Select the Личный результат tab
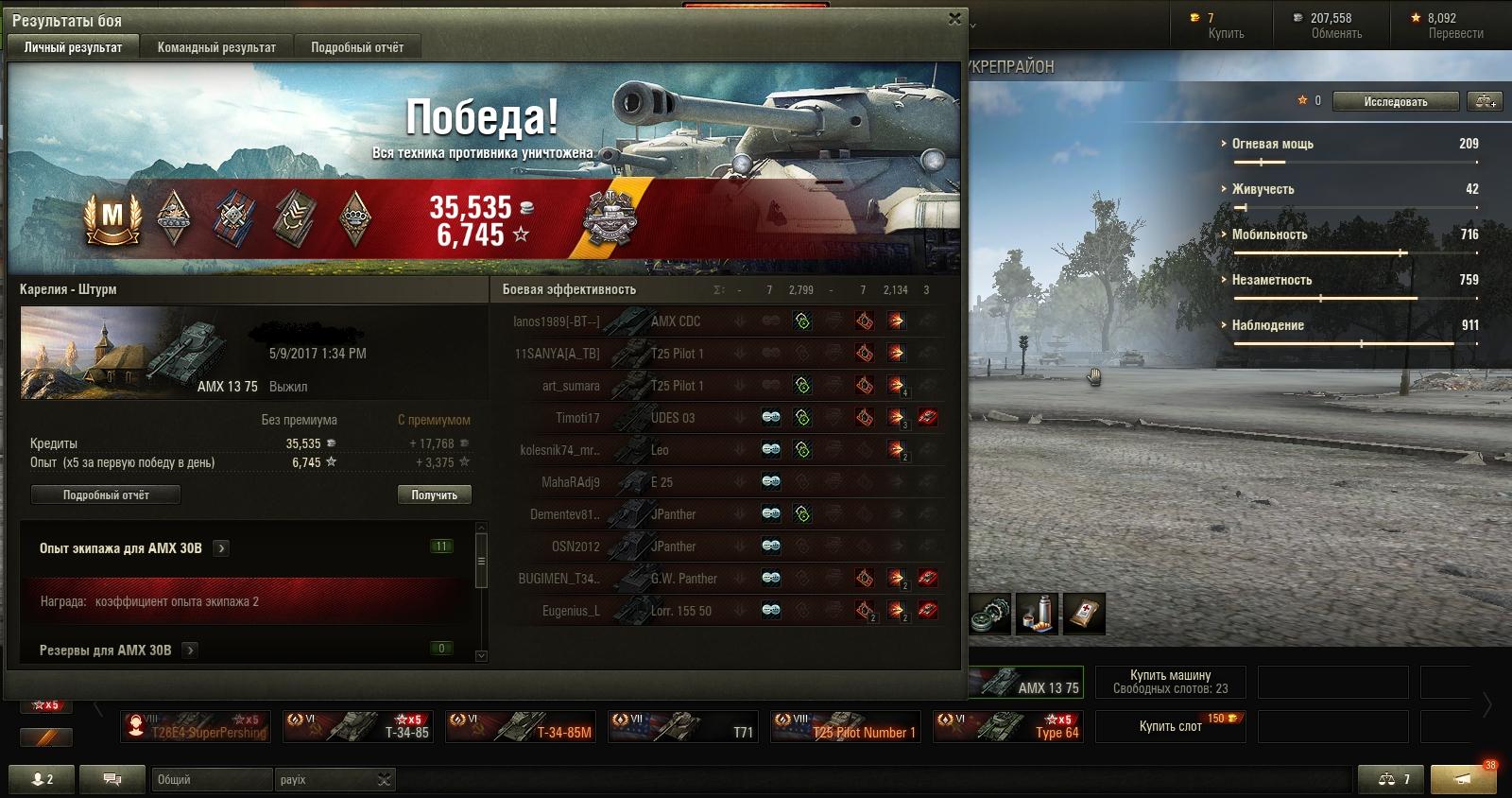This screenshot has height=798, width=1512. point(73,47)
